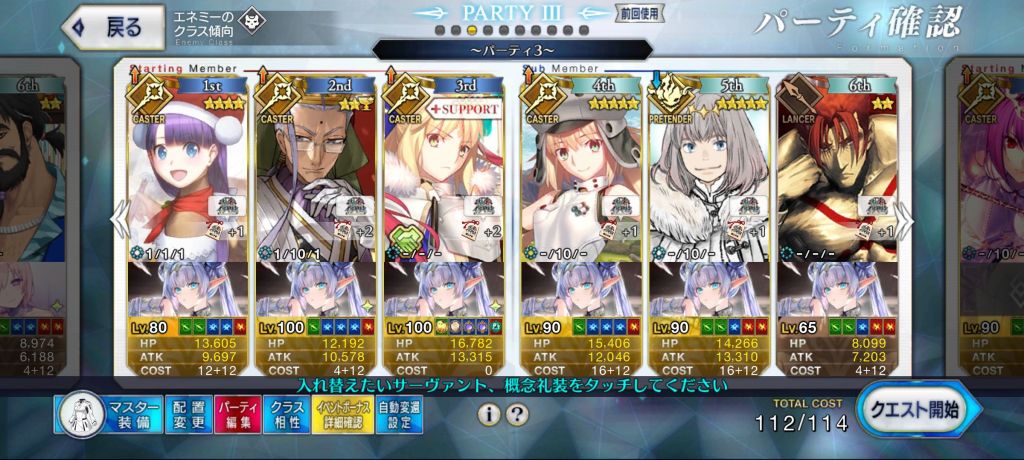Choose the 2nd slot Caster with glasses
The width and height of the screenshot is (1024, 460).
[x=316, y=170]
